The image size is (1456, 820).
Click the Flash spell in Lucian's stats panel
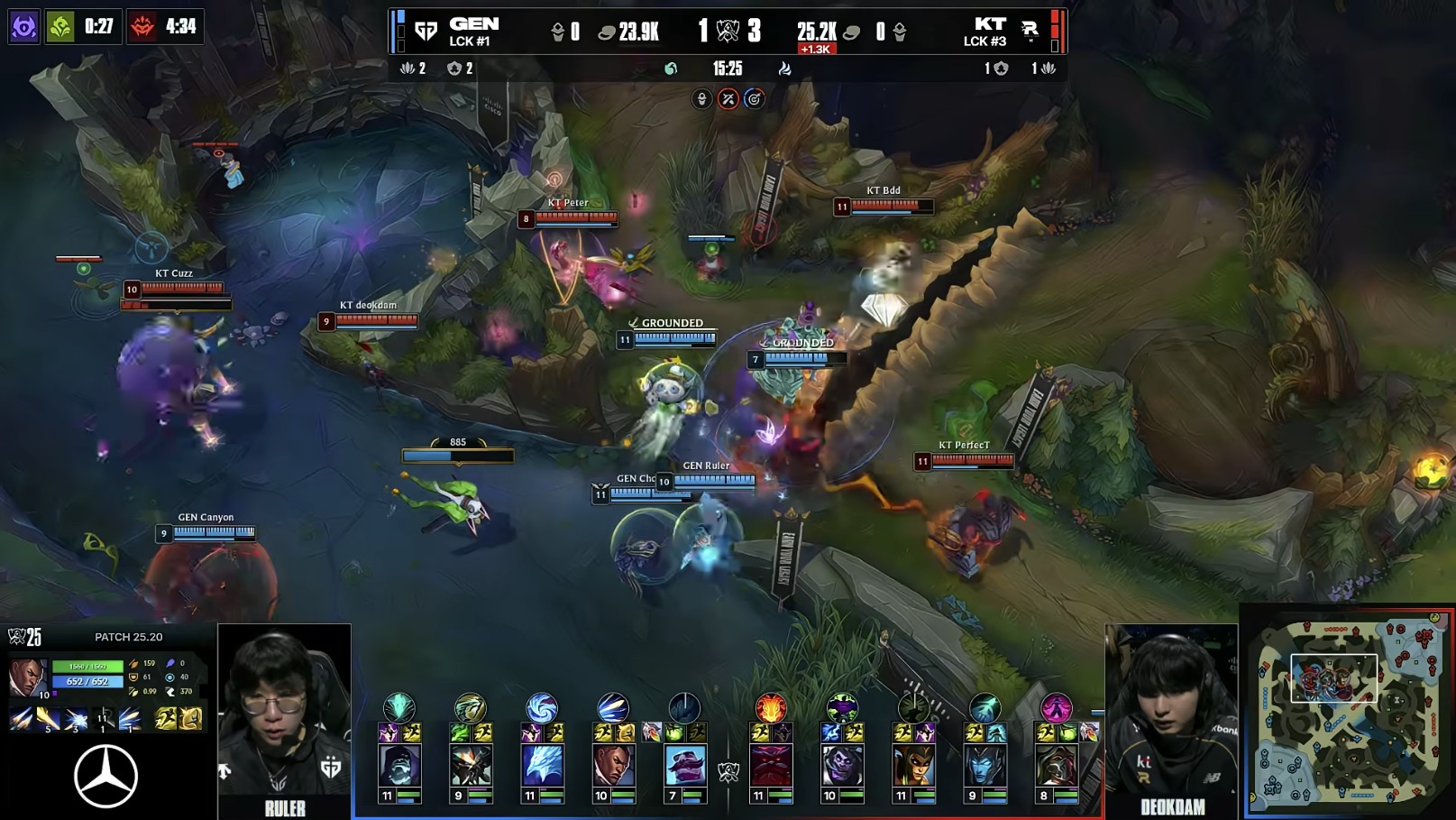click(x=166, y=719)
